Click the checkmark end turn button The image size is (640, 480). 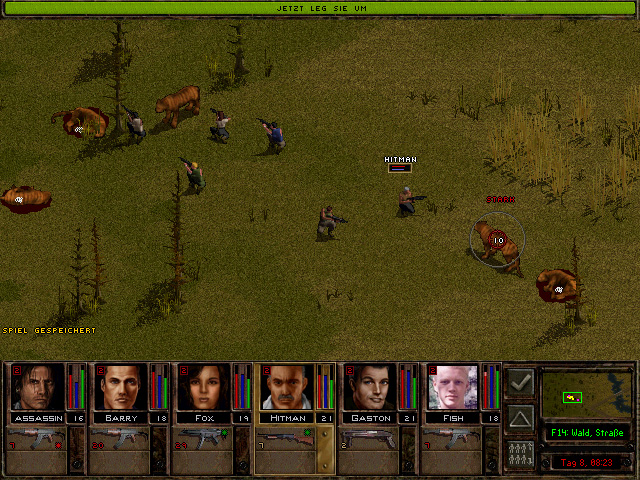[x=520, y=382]
